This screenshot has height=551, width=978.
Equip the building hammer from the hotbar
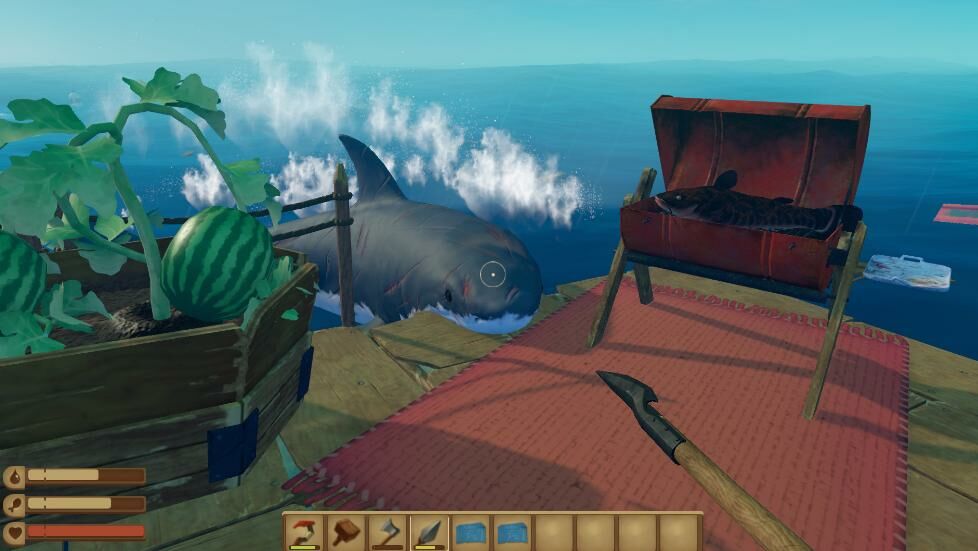point(346,532)
